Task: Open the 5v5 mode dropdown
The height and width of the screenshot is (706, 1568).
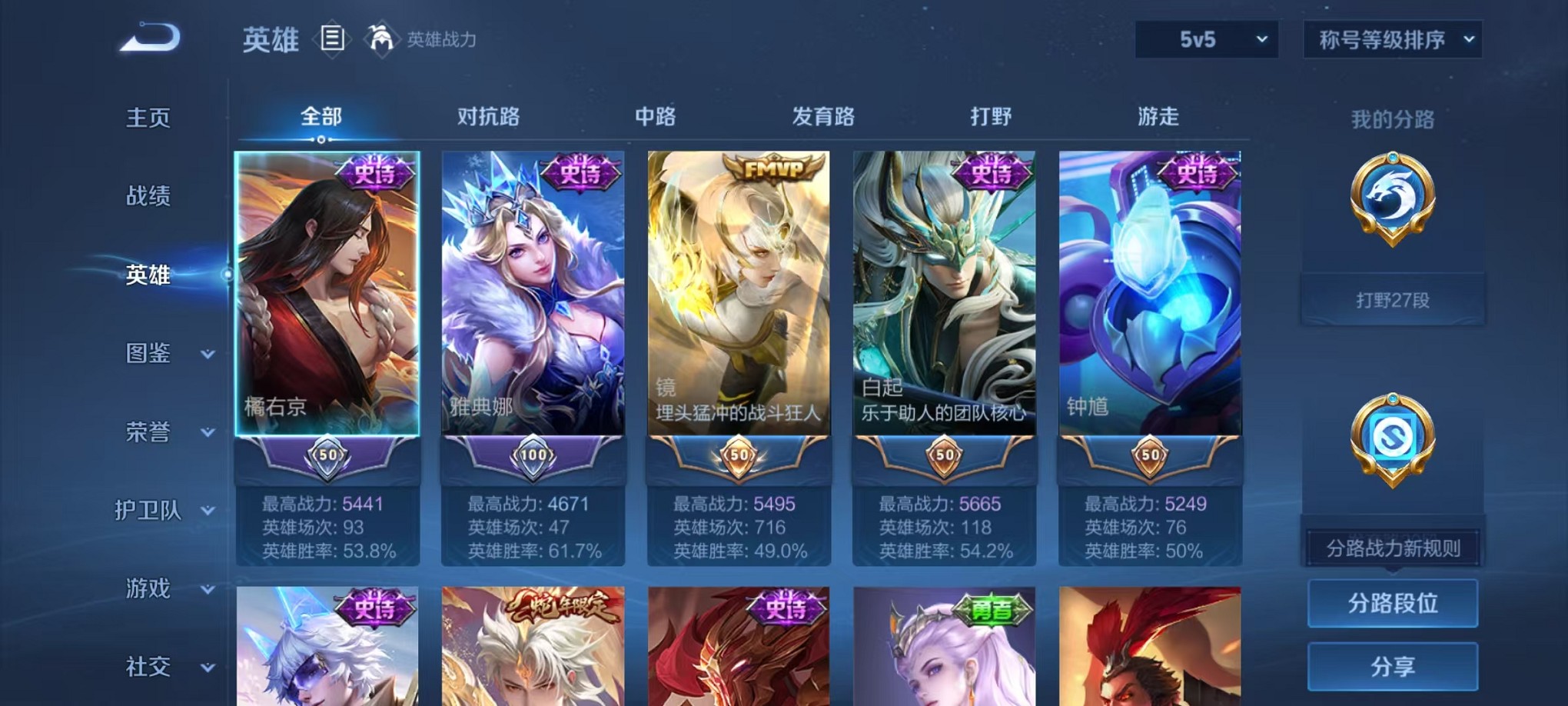Action: [x=1206, y=38]
